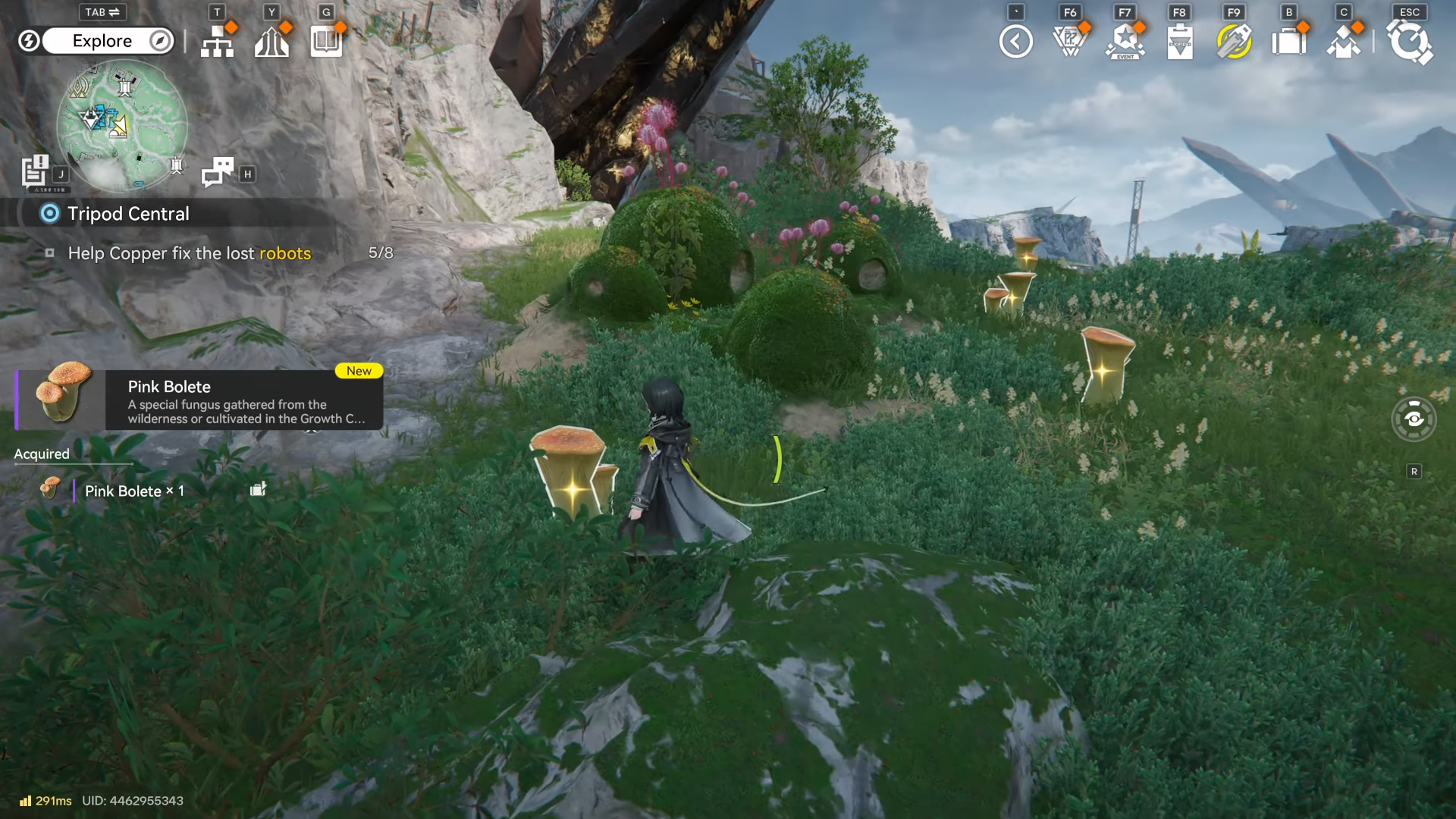The image size is (1456, 819).
Task: Open the Protocol Pass triangle badge icon
Action: [1070, 42]
